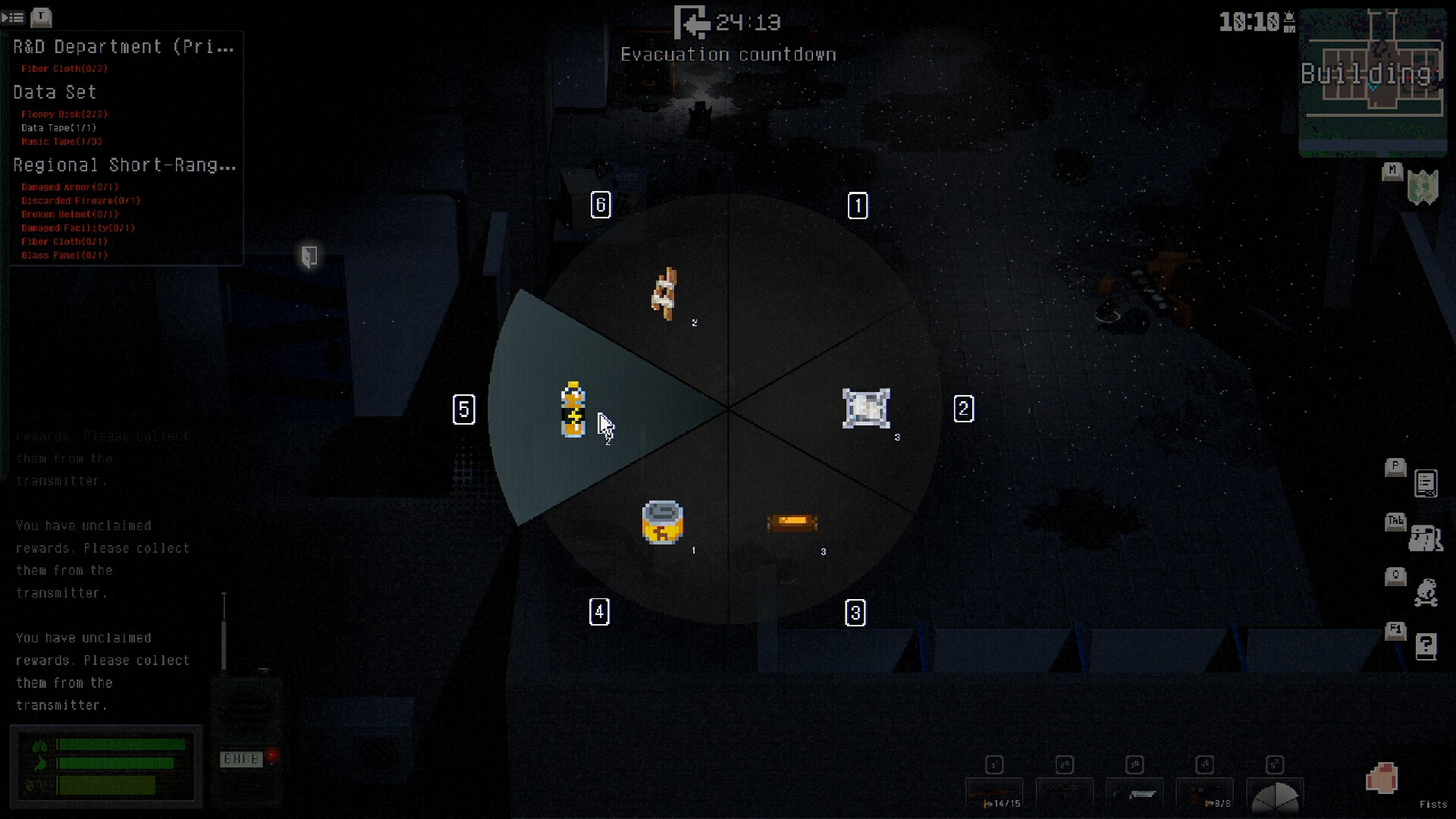1456x819 pixels.
Task: Open the PDA journal next to the P key
Action: click(1426, 483)
